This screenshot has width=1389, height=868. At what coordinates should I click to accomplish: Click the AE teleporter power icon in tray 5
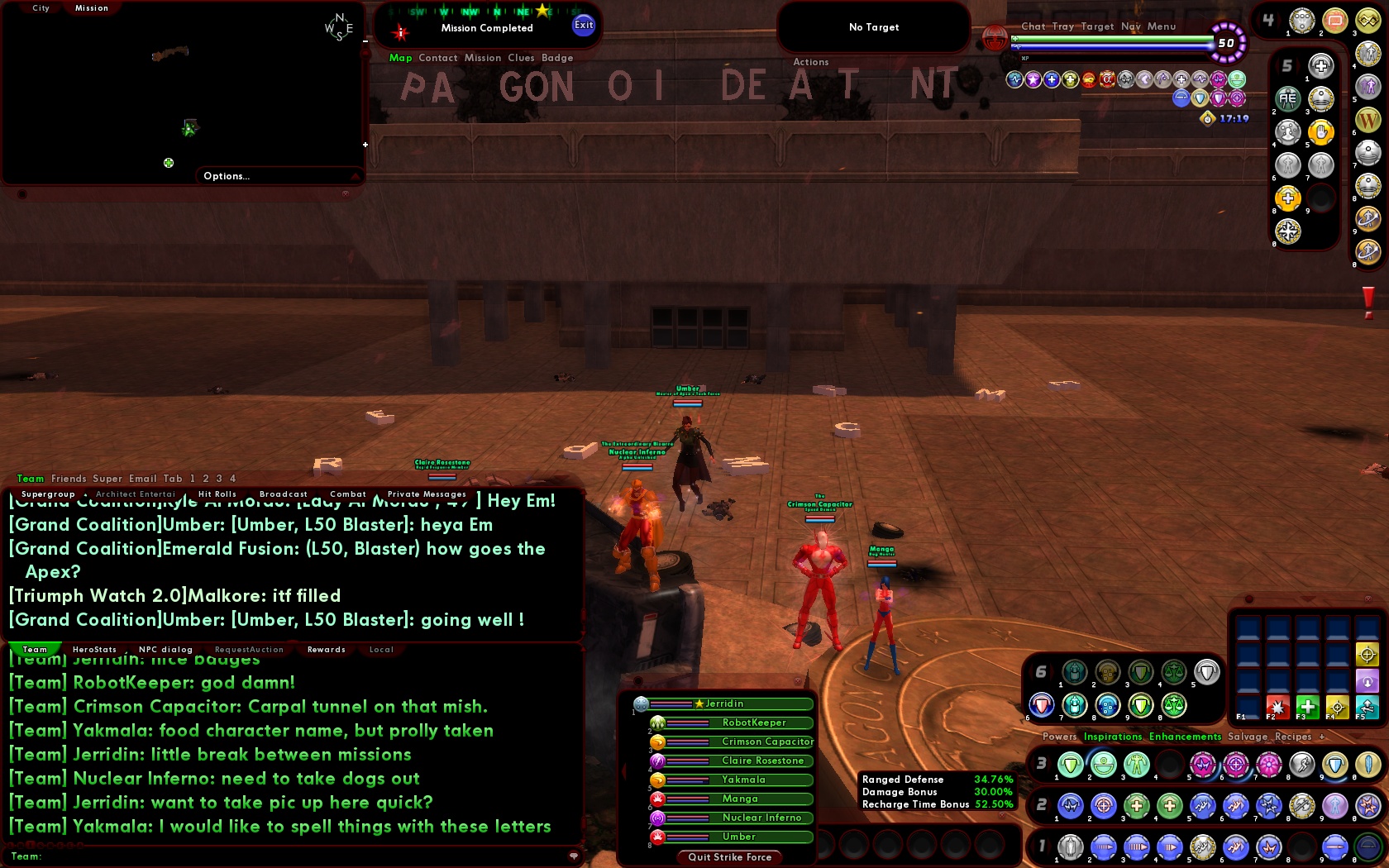(1287, 99)
